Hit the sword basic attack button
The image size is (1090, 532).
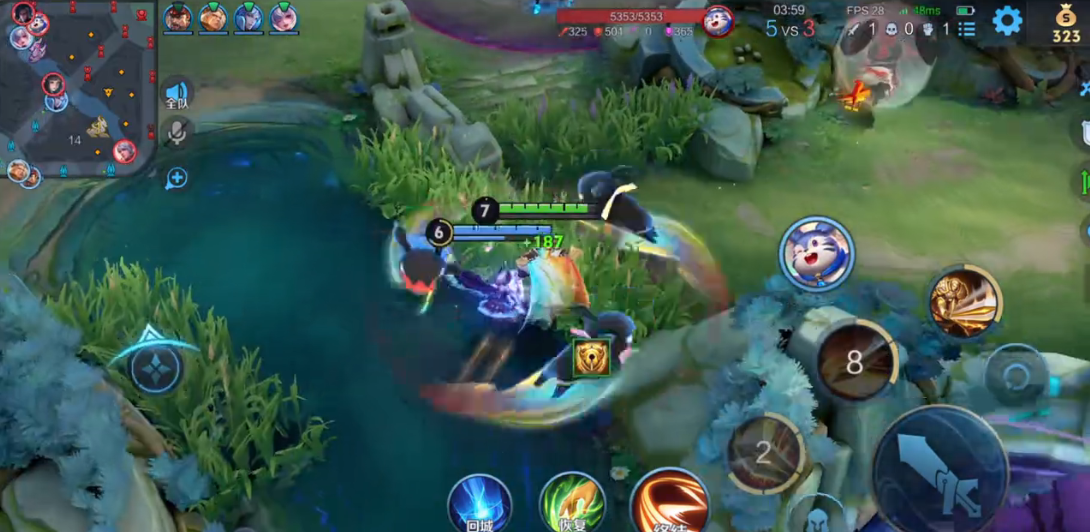point(940,468)
